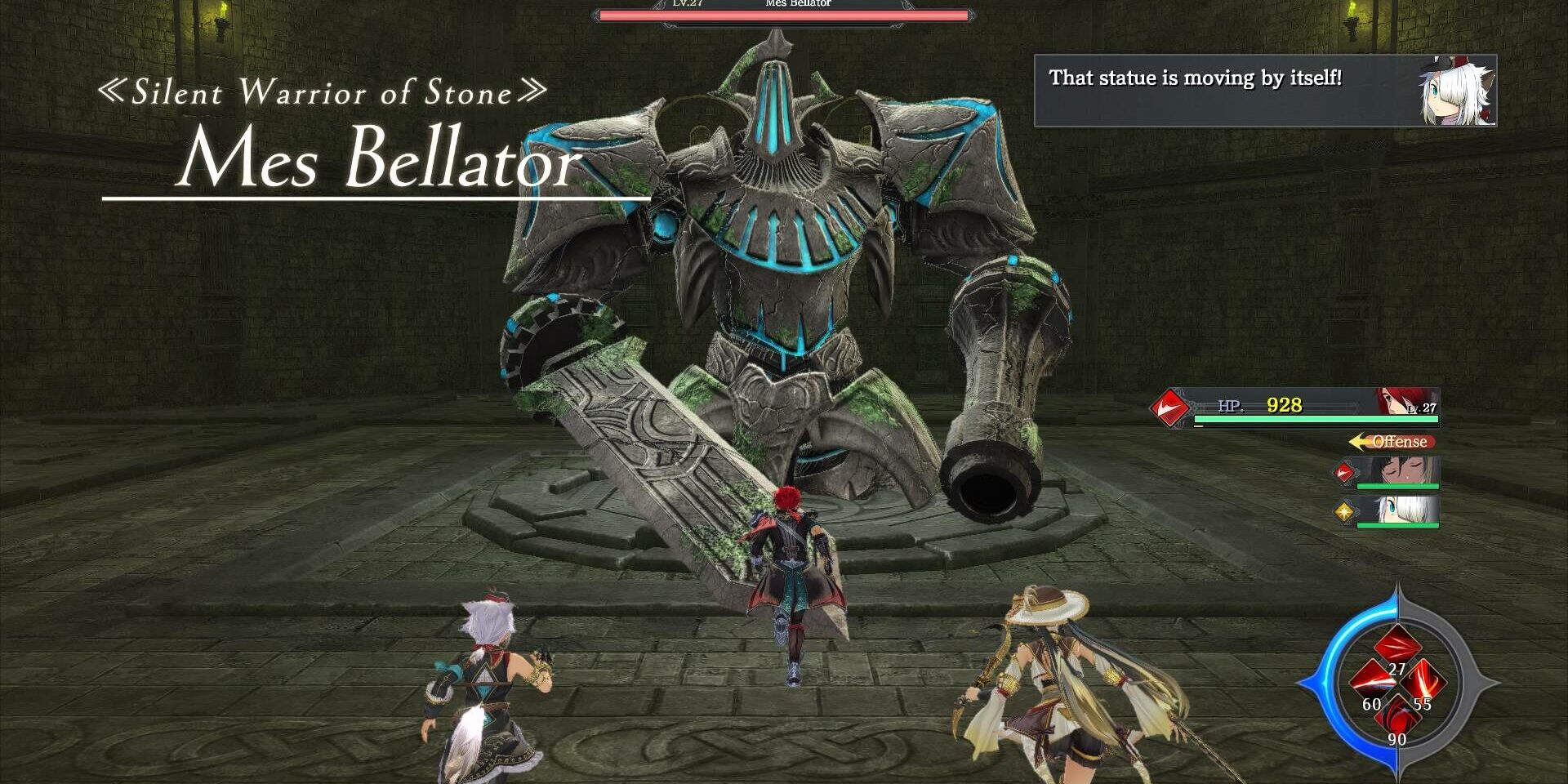This screenshot has height=784, width=1568.
Task: Click the green HP bar showing 928
Action: tap(1316, 419)
